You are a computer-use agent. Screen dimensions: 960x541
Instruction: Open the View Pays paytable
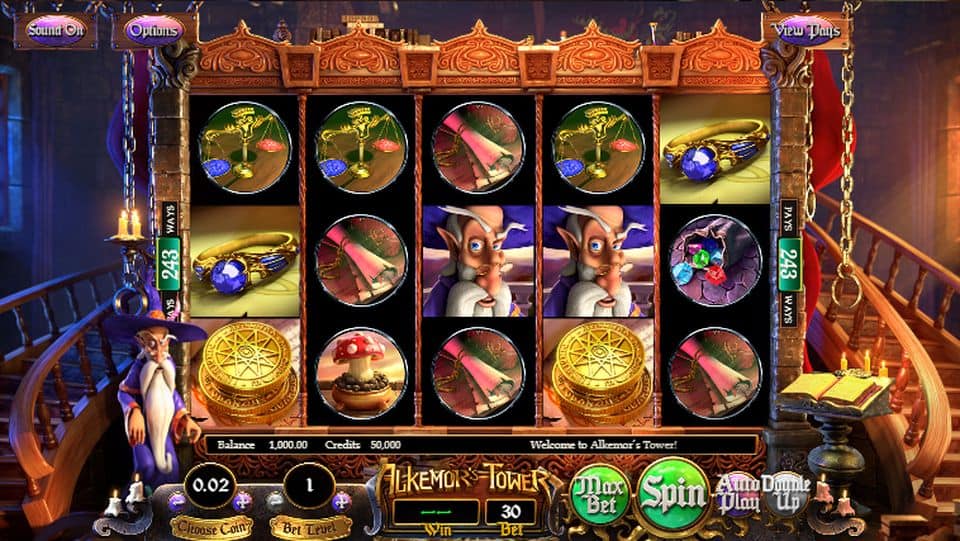pyautogui.click(x=806, y=30)
